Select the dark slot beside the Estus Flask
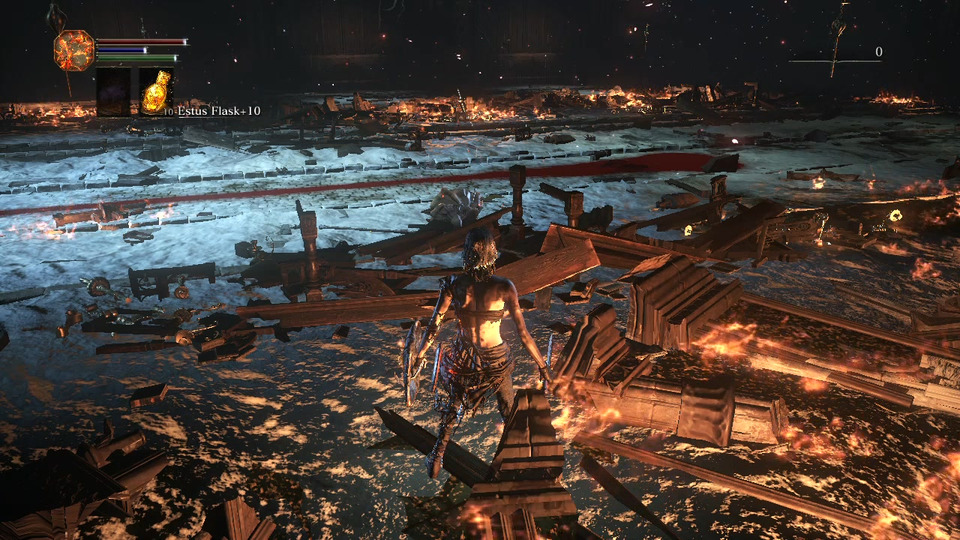 [x=113, y=92]
